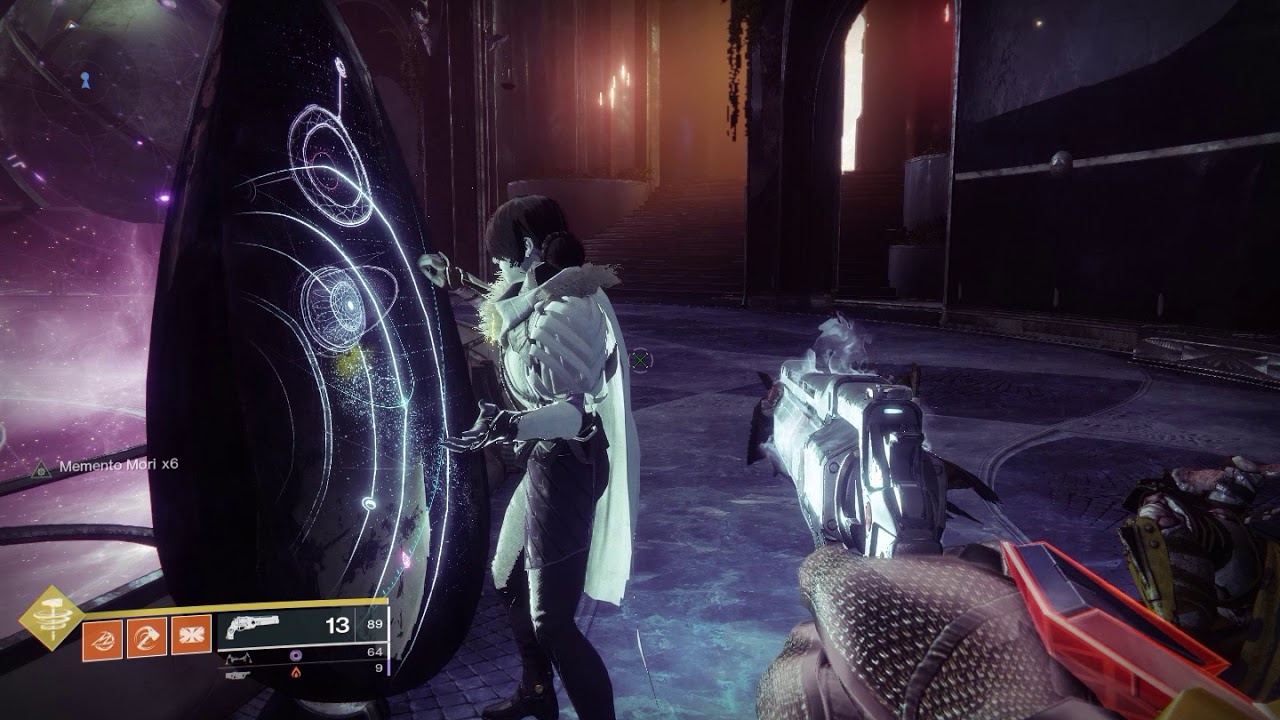Trigger the hammer melee ability icon
This screenshot has width=1280, height=720.
point(146,637)
